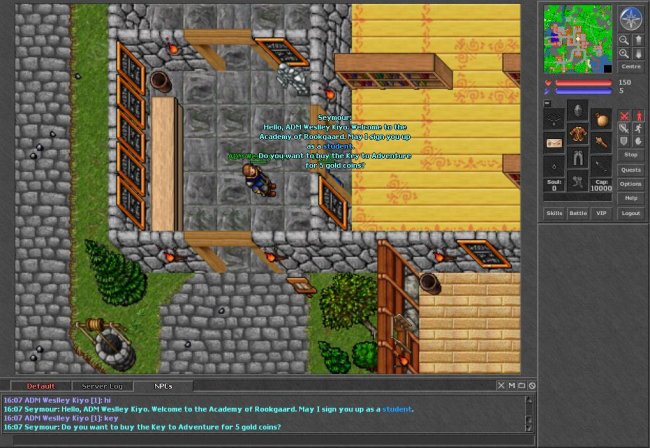
Task: Select the backpack equipment slot
Action: click(601, 119)
